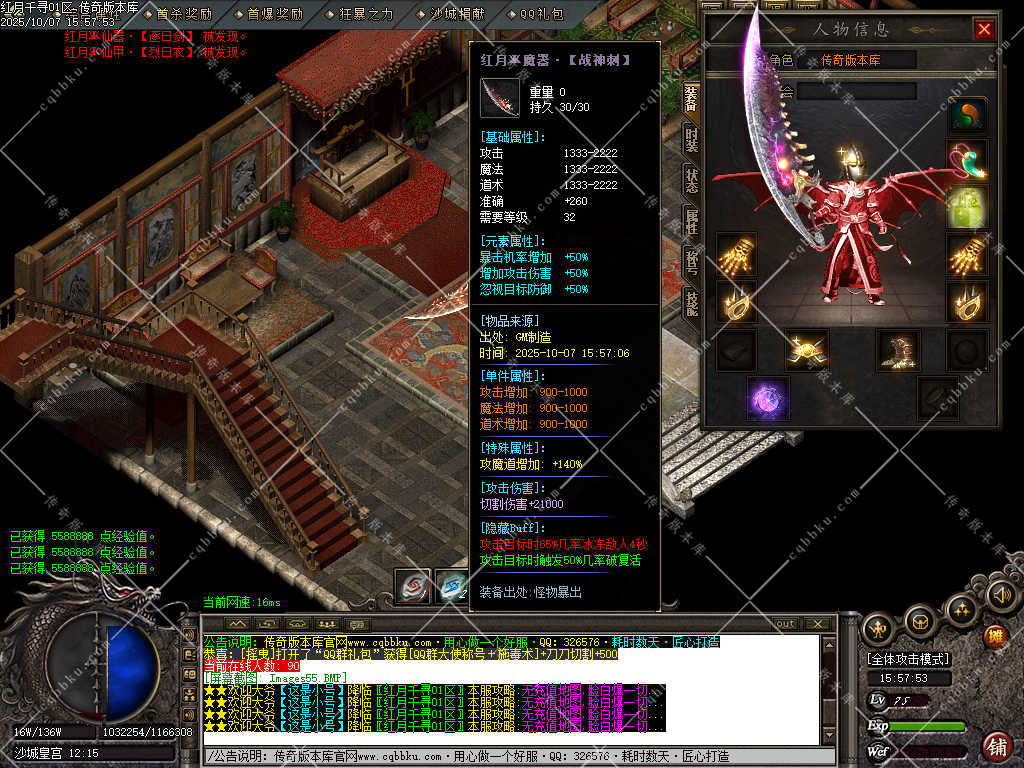Select the golden belt equipment slot
Screen dimensions: 1024x768
[x=806, y=350]
